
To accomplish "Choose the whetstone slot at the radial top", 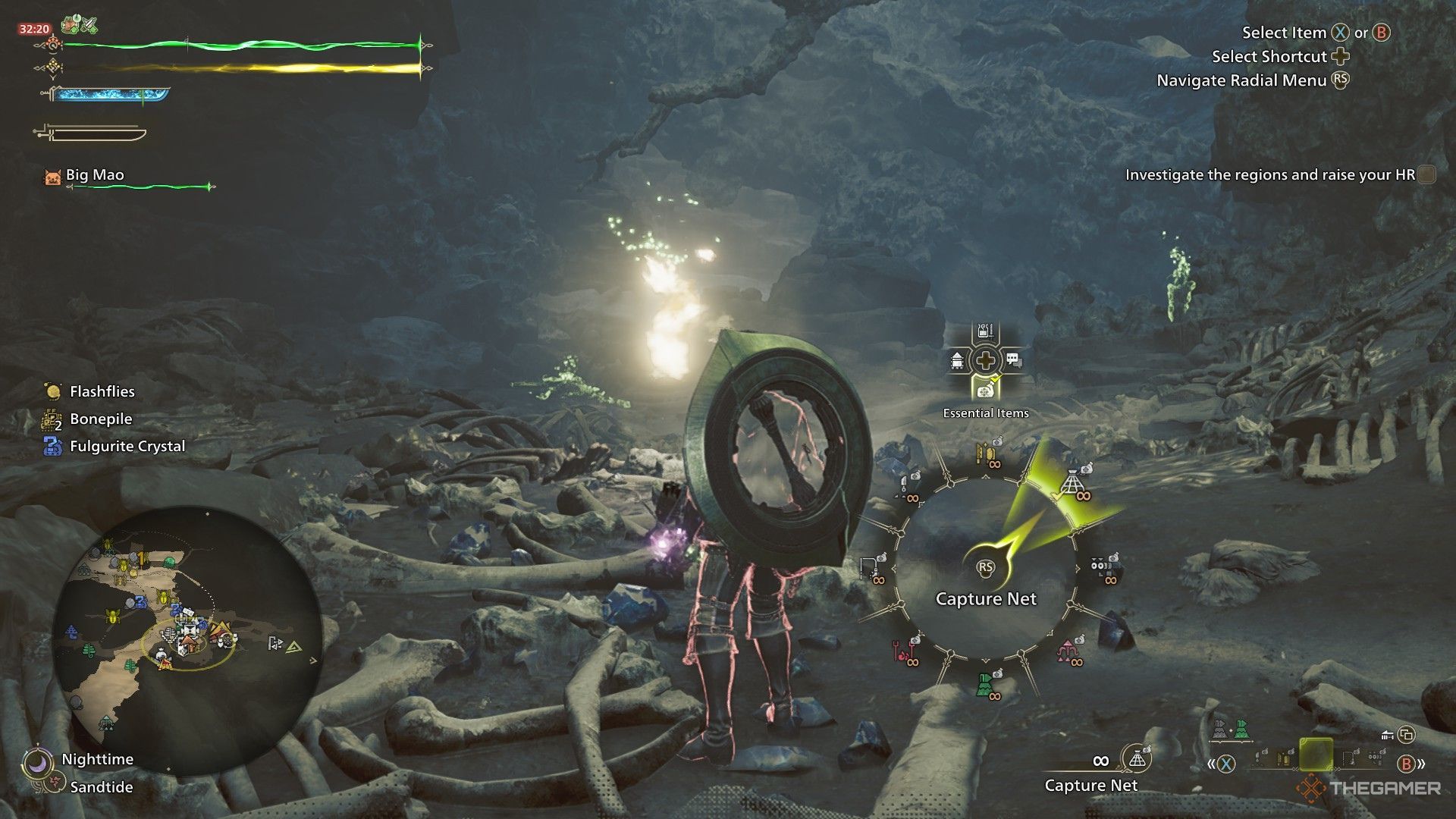I will tap(987, 454).
